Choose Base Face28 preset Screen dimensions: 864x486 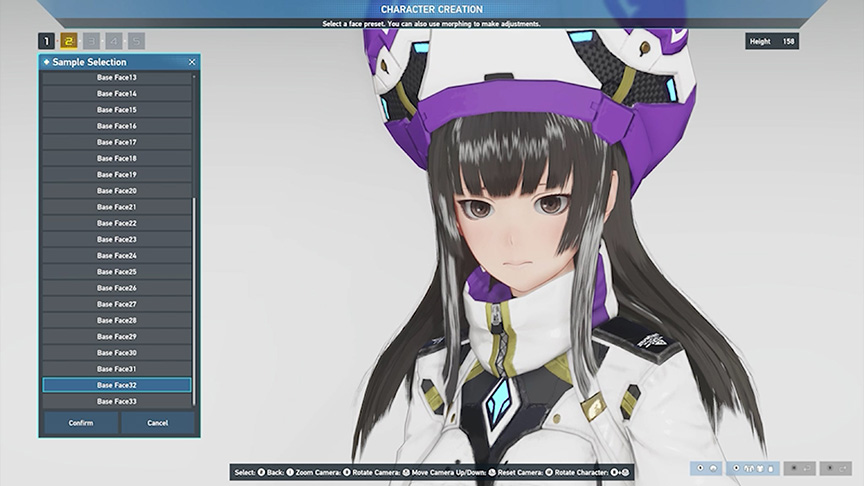pyautogui.click(x=117, y=320)
